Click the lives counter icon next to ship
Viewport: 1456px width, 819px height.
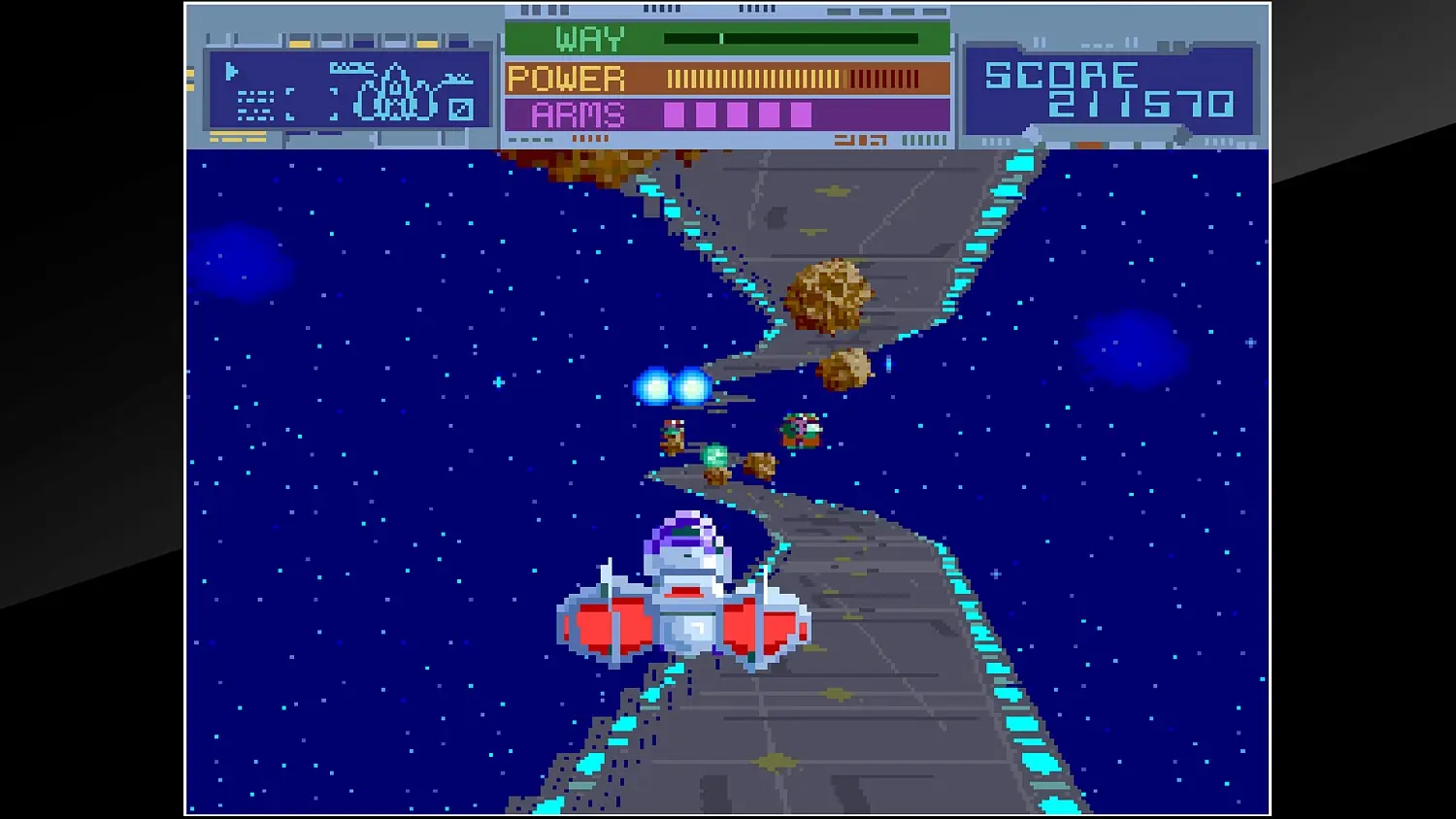click(x=463, y=110)
